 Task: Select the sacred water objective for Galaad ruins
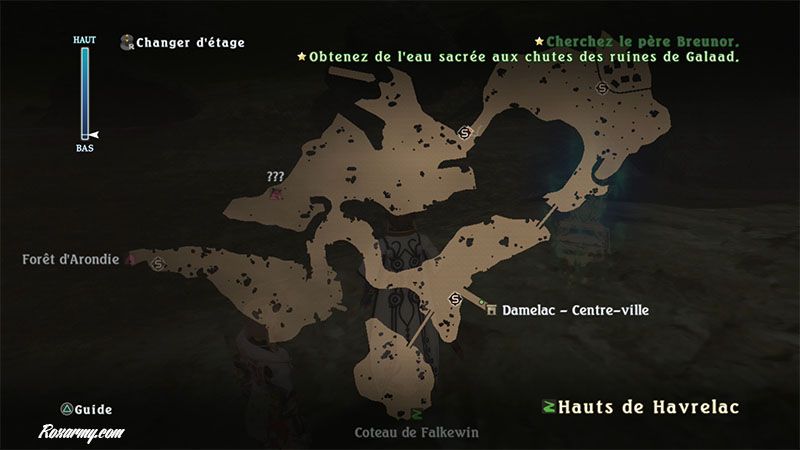click(x=522, y=57)
